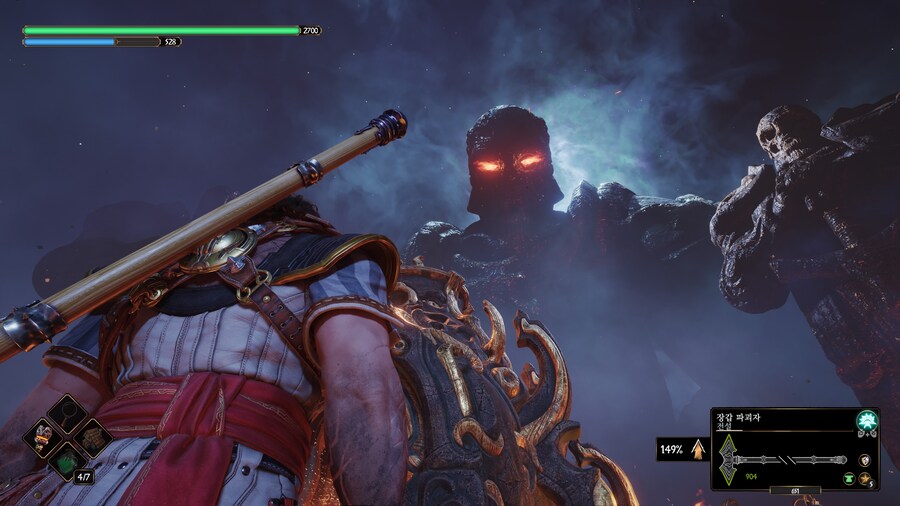Use the green potion flask slot

tap(69, 461)
